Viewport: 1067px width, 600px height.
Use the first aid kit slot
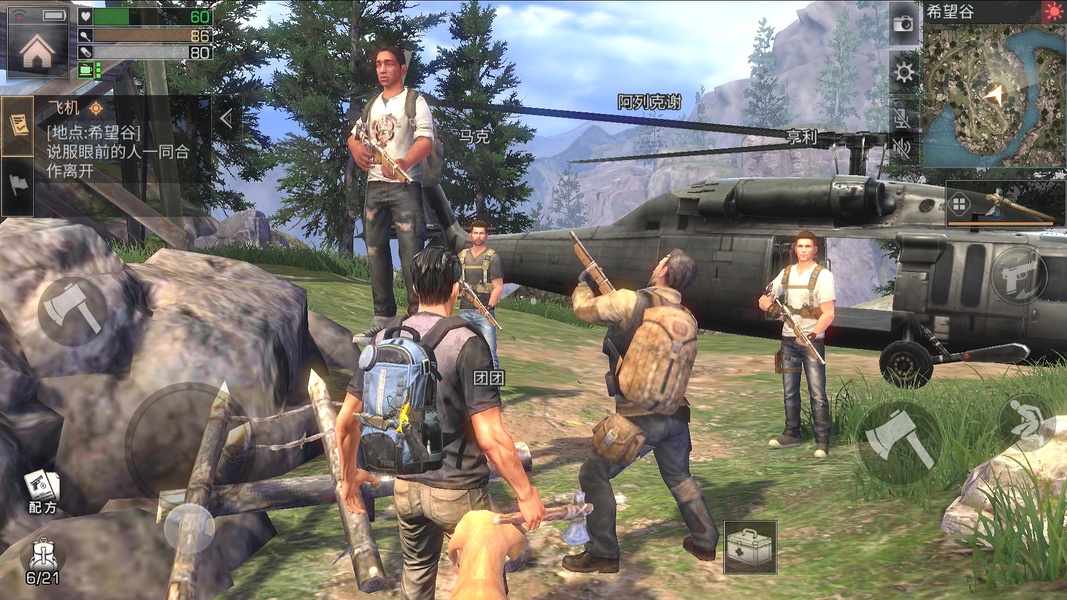[750, 547]
